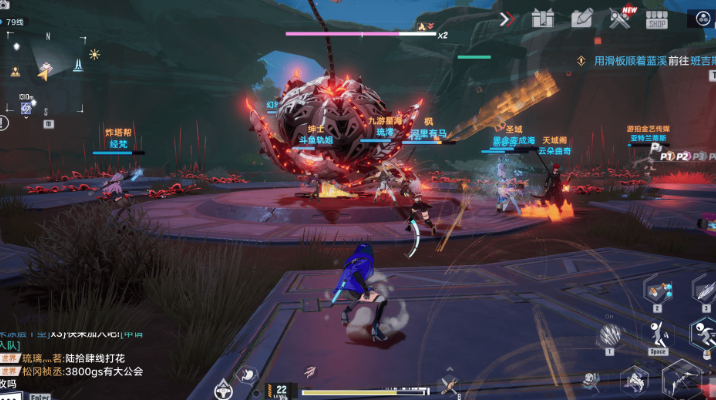Open the minimap
This screenshot has height=400, width=716.
pos(46,70)
